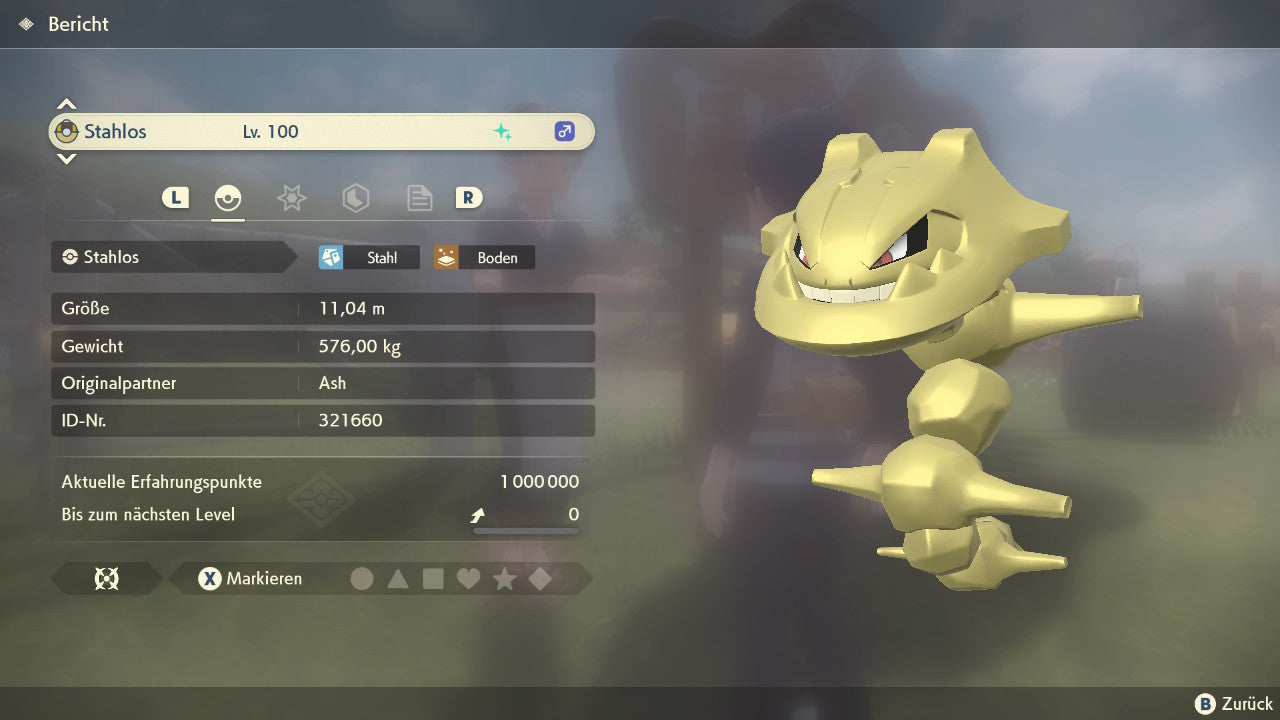Switch to the hexagon badge tab
This screenshot has height=720, width=1280.
(355, 198)
